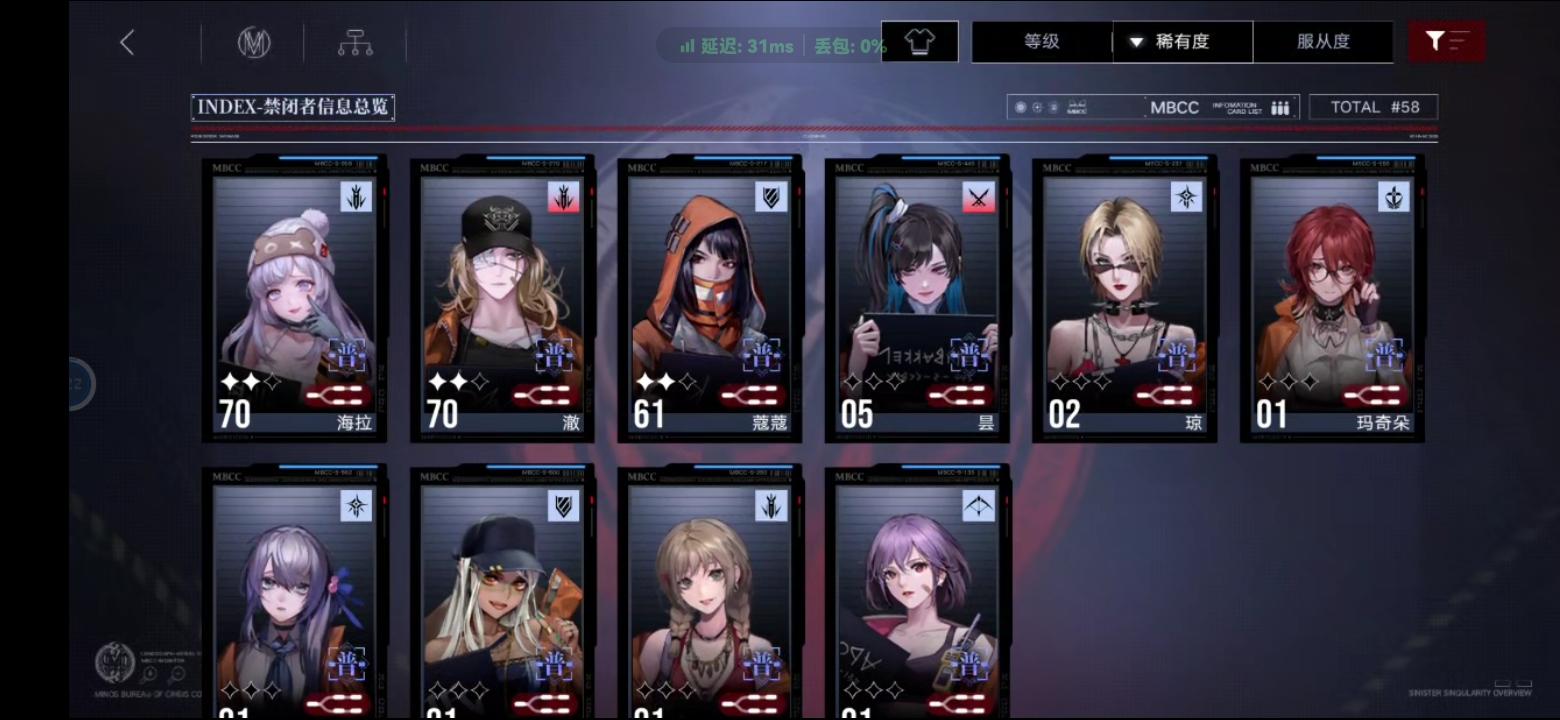The image size is (1560, 720).
Task: Switch sorting to 服从度
Action: point(1324,42)
